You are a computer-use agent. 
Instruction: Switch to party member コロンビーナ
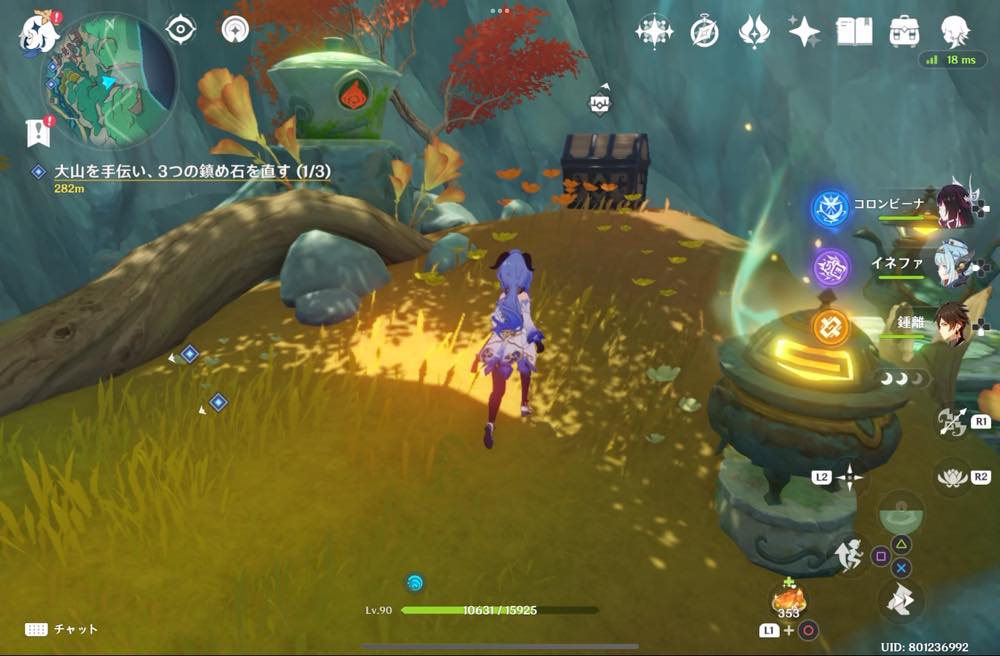956,205
